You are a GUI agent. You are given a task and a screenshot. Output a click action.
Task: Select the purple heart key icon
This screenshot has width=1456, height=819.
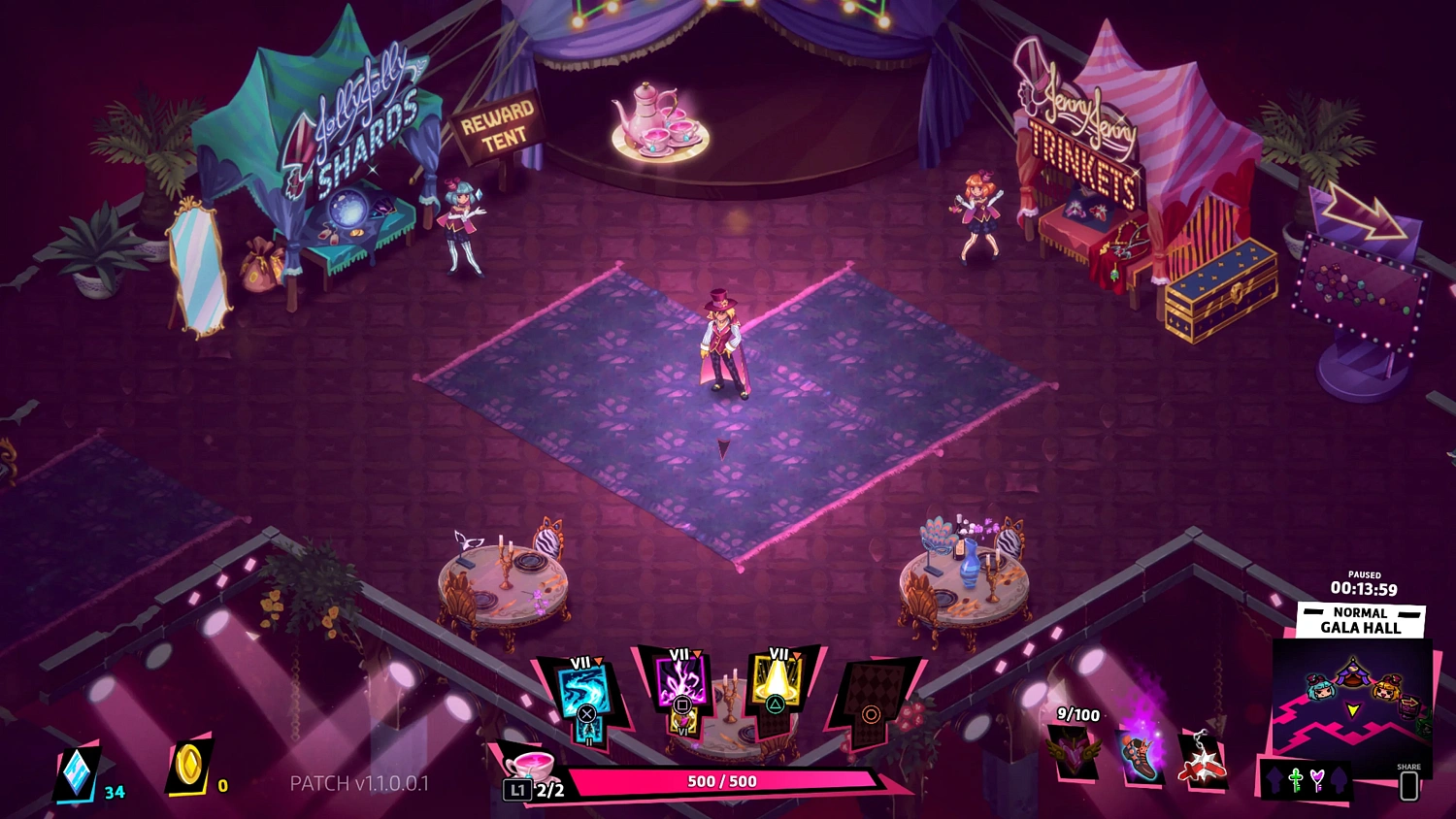[1317, 779]
